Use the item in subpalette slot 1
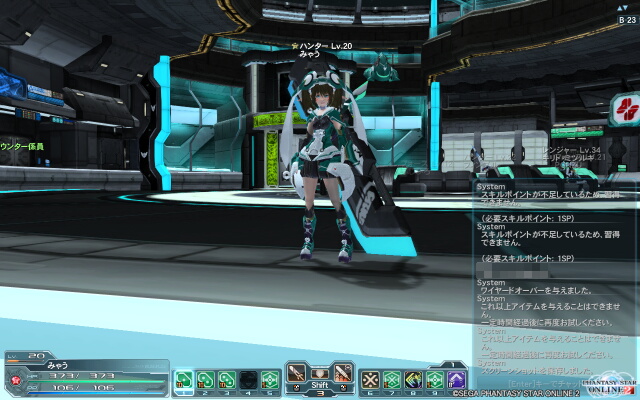640x400 pixels. coord(184,380)
